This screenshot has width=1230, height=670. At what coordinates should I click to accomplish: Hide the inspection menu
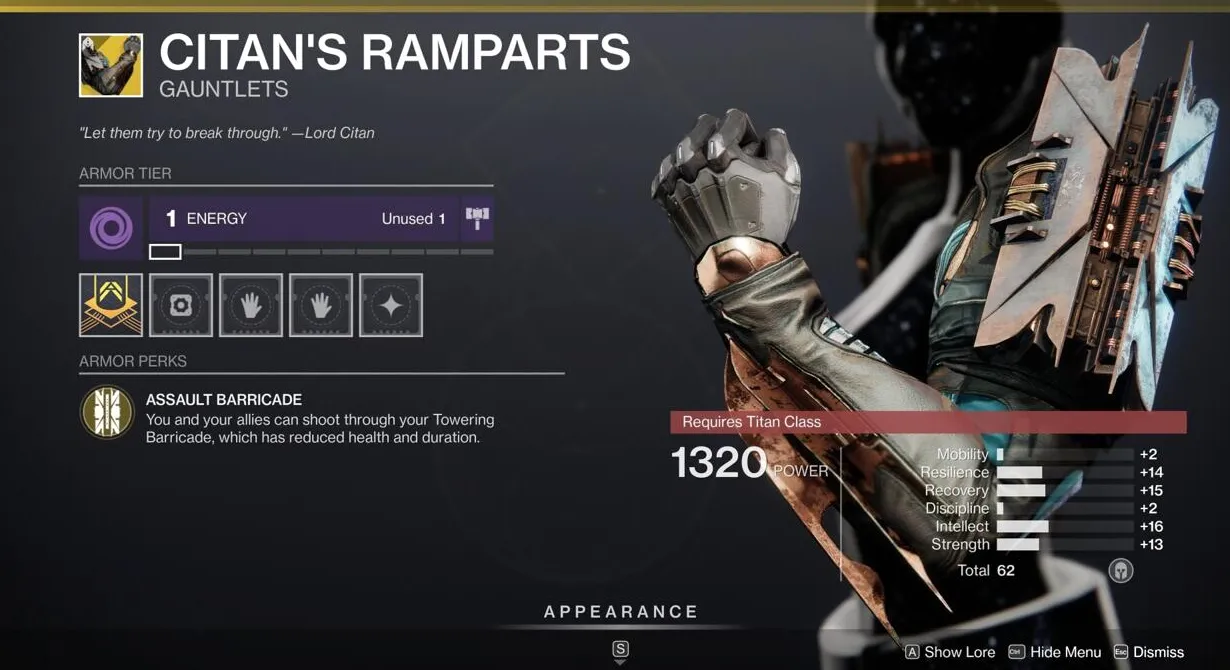coord(1055,652)
